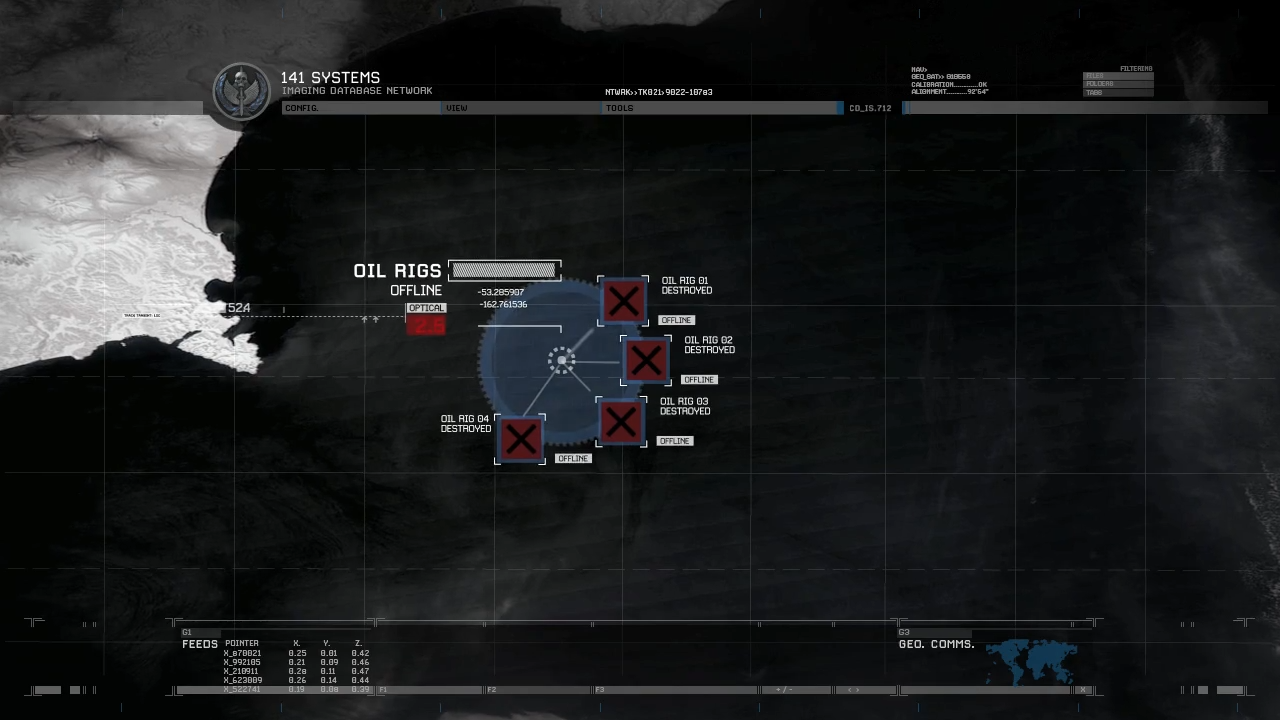Click the central oil rigs hub node
1280x720 pixels.
(x=562, y=361)
